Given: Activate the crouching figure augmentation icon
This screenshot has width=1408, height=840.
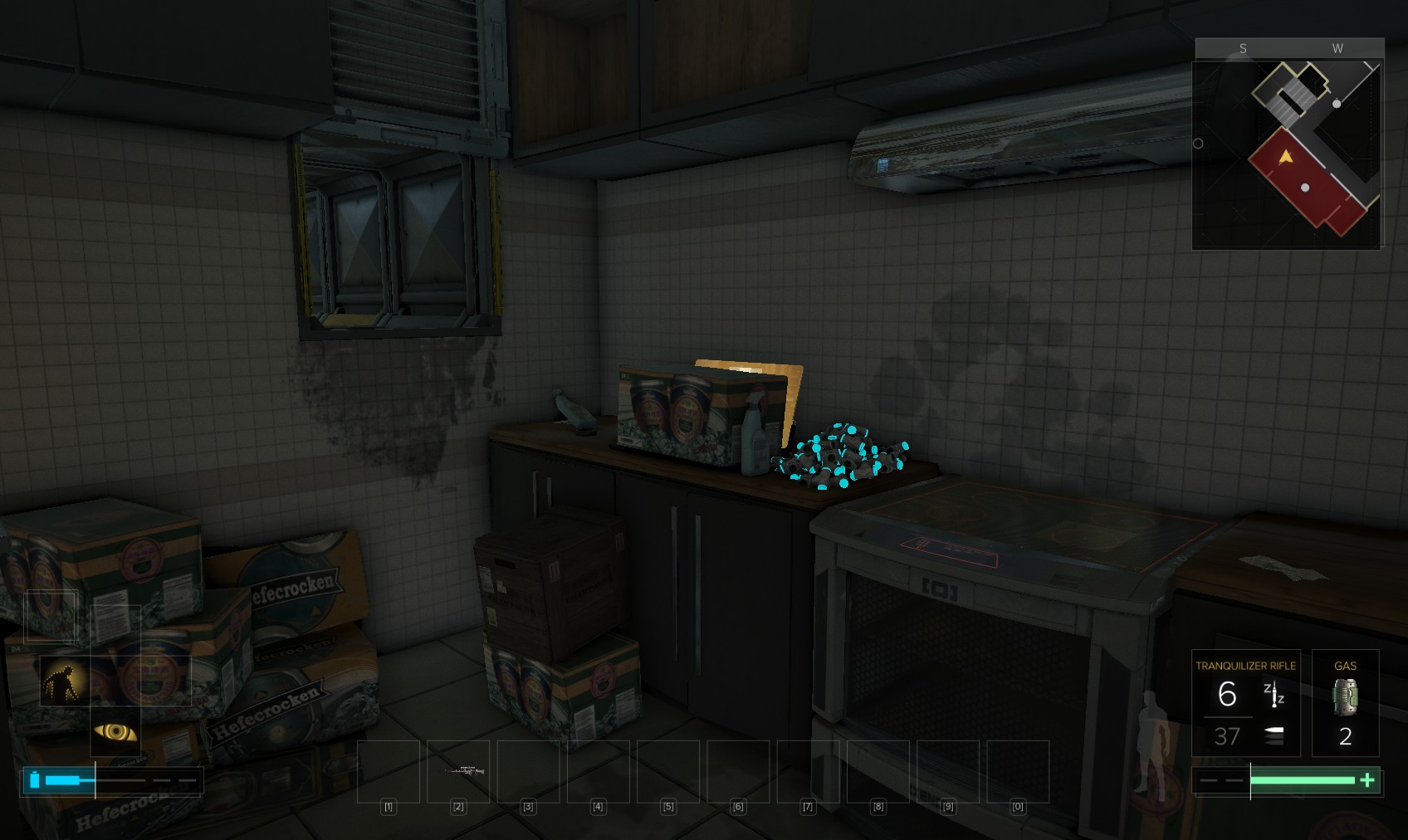Looking at the screenshot, I should pyautogui.click(x=64, y=681).
